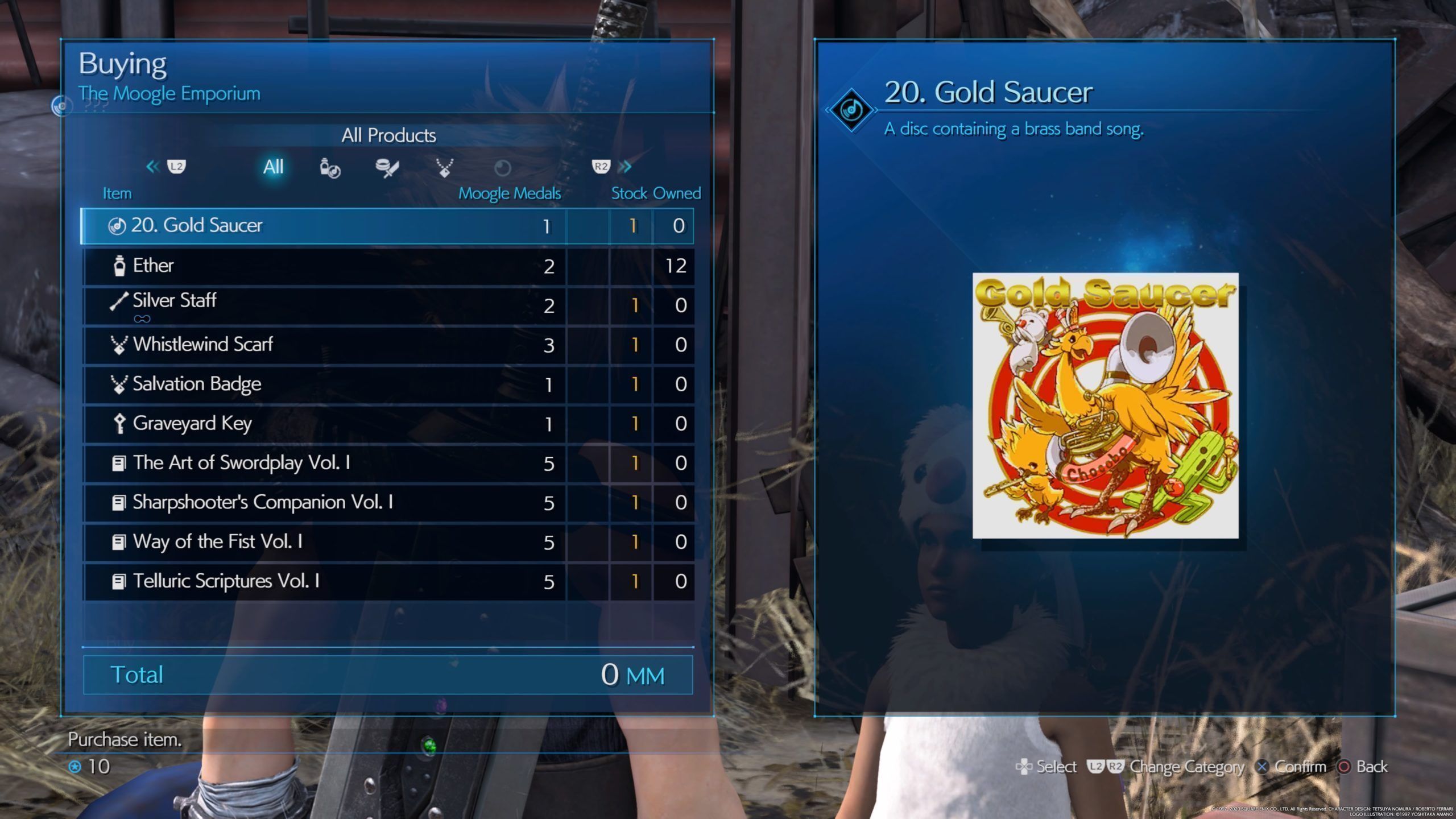Show the weapons and armor category tab
This screenshot has width=1456, height=819.
point(387,168)
